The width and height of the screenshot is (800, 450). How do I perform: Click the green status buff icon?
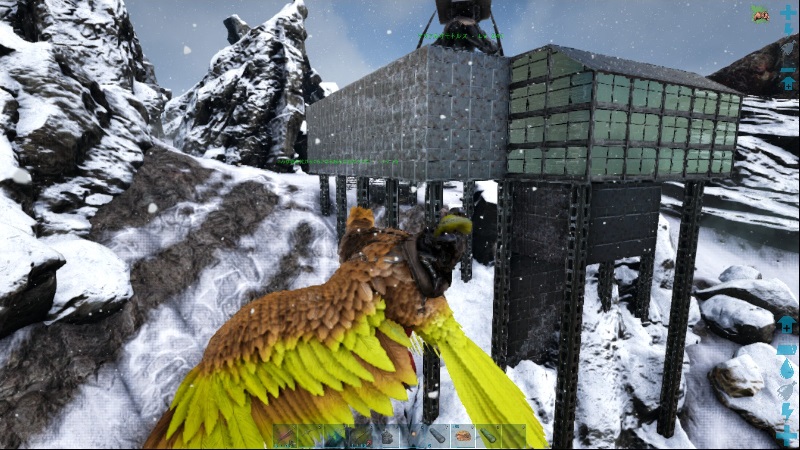[760, 14]
